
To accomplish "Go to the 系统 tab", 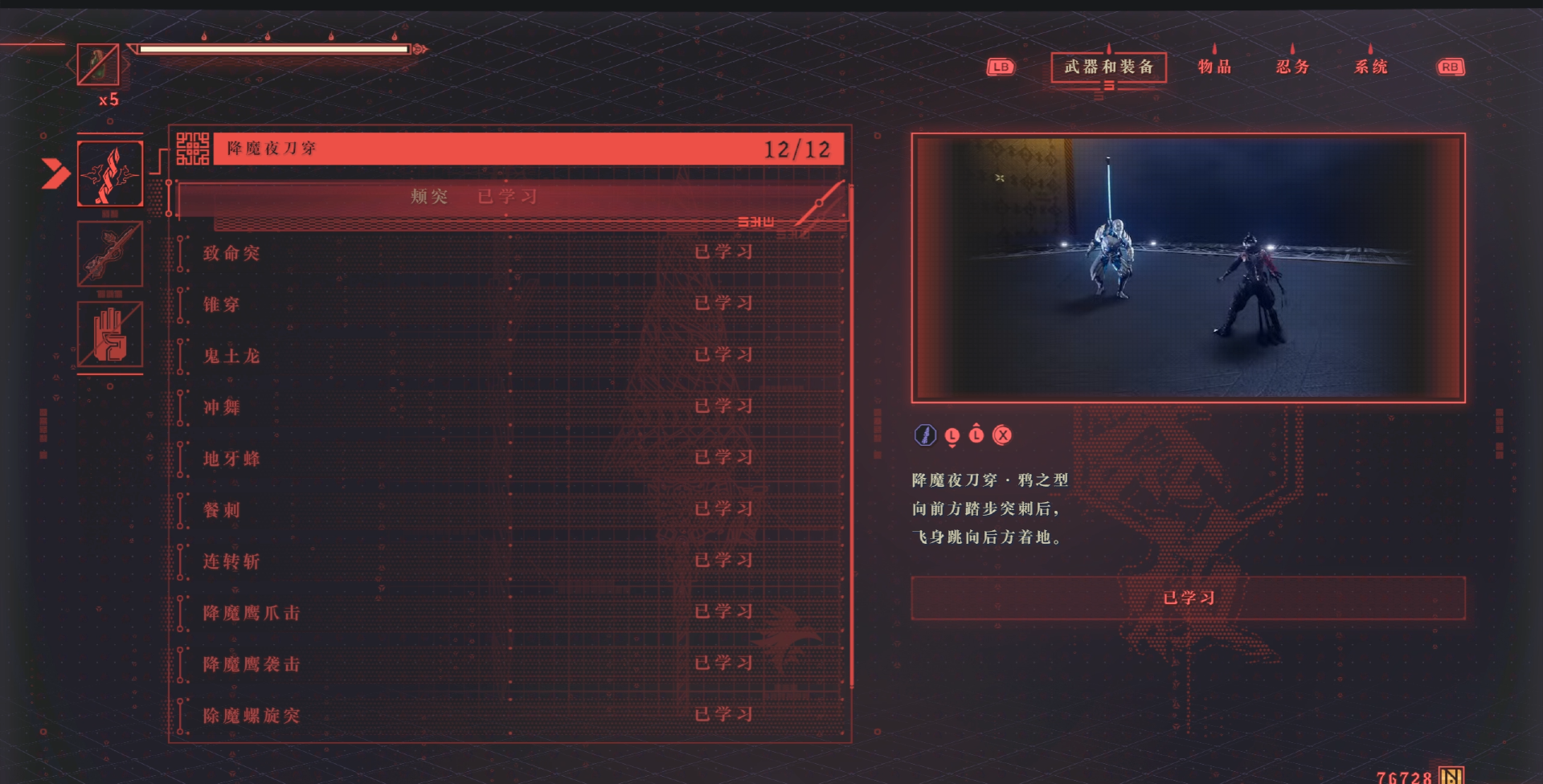I will (x=1370, y=67).
